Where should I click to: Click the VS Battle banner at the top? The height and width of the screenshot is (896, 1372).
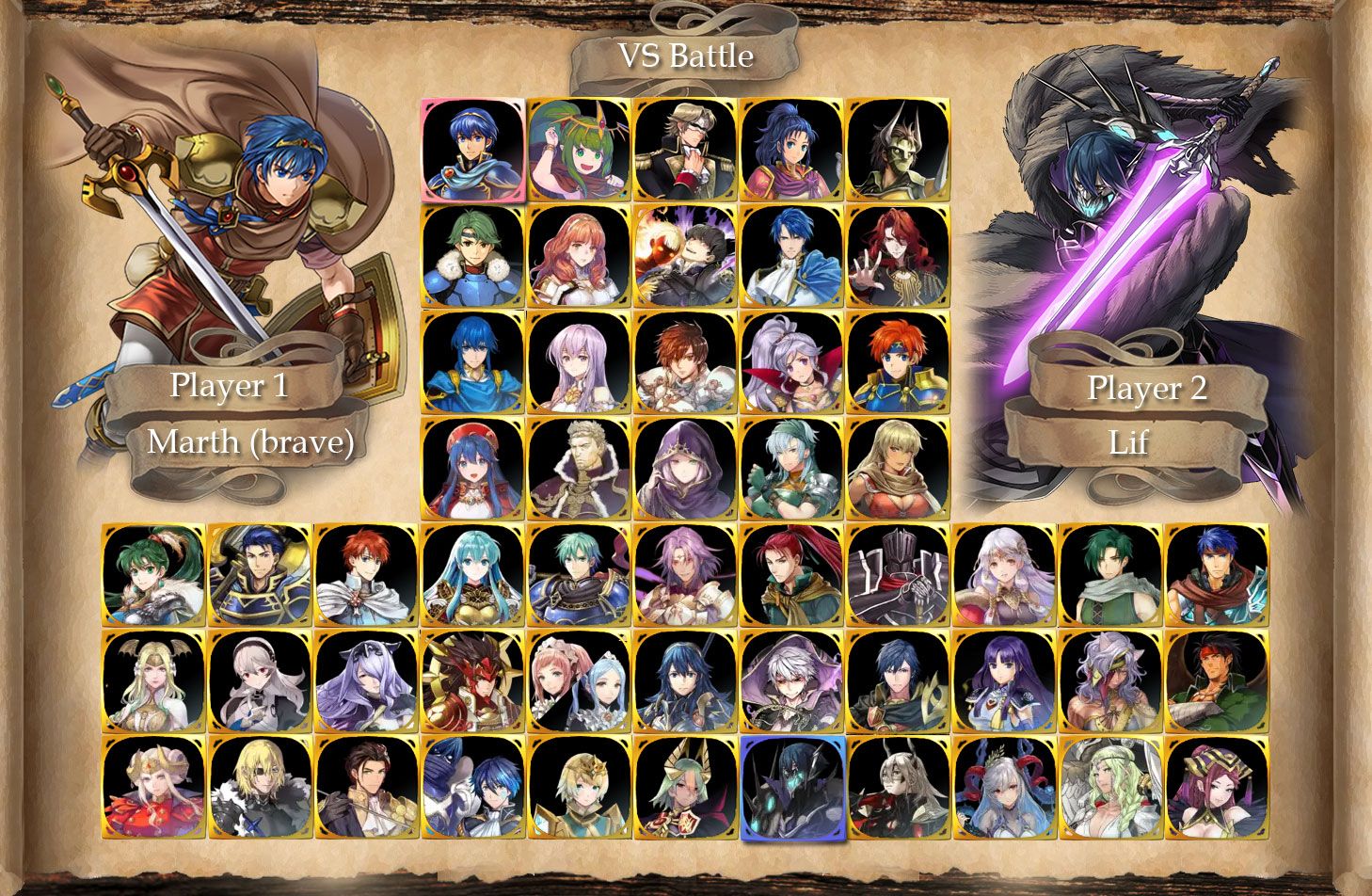pyautogui.click(x=684, y=56)
